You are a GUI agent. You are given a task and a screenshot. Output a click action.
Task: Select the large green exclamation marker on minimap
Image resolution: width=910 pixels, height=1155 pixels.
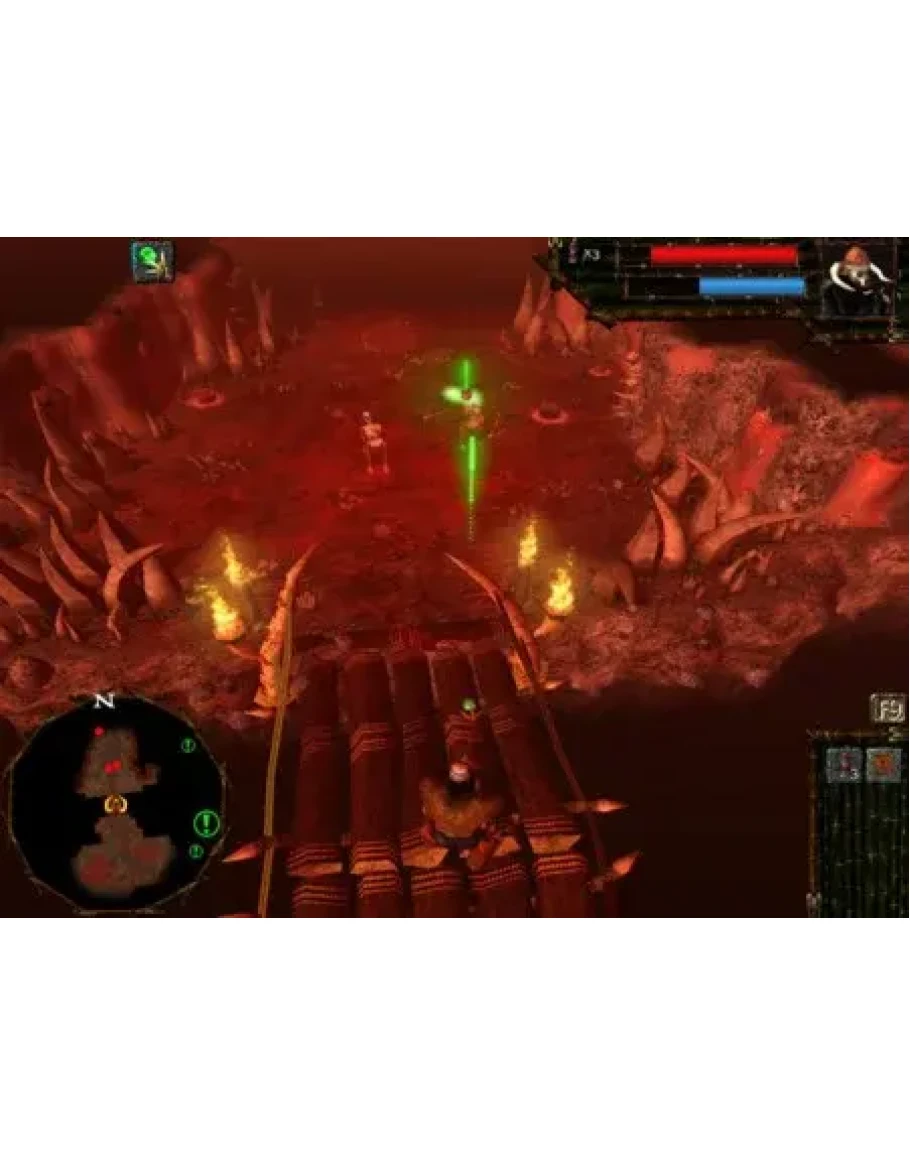(206, 824)
